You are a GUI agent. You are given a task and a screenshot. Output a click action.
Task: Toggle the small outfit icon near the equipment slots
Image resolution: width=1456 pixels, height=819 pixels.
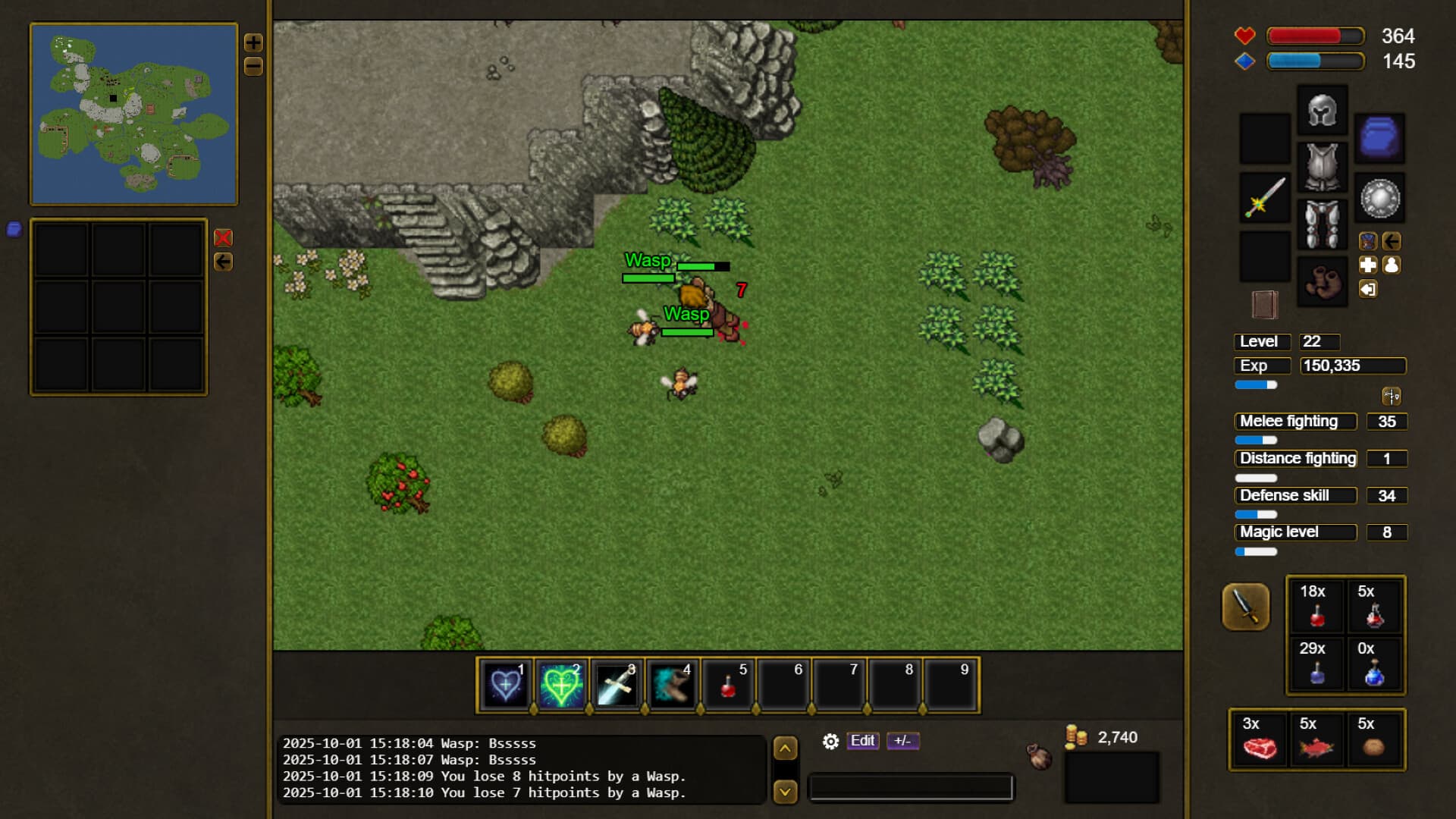[x=1368, y=241]
